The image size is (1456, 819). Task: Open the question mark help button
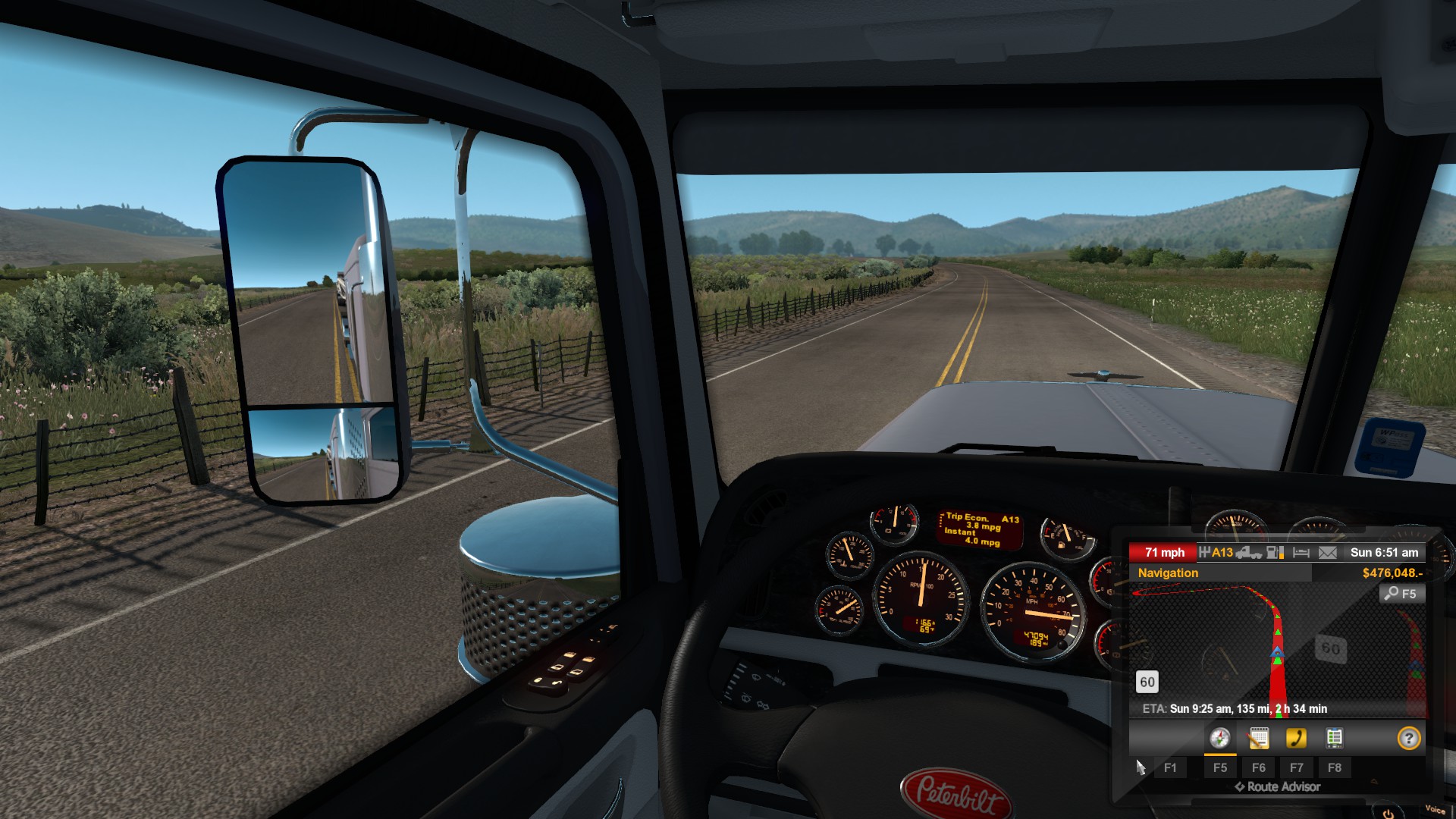point(1408,738)
